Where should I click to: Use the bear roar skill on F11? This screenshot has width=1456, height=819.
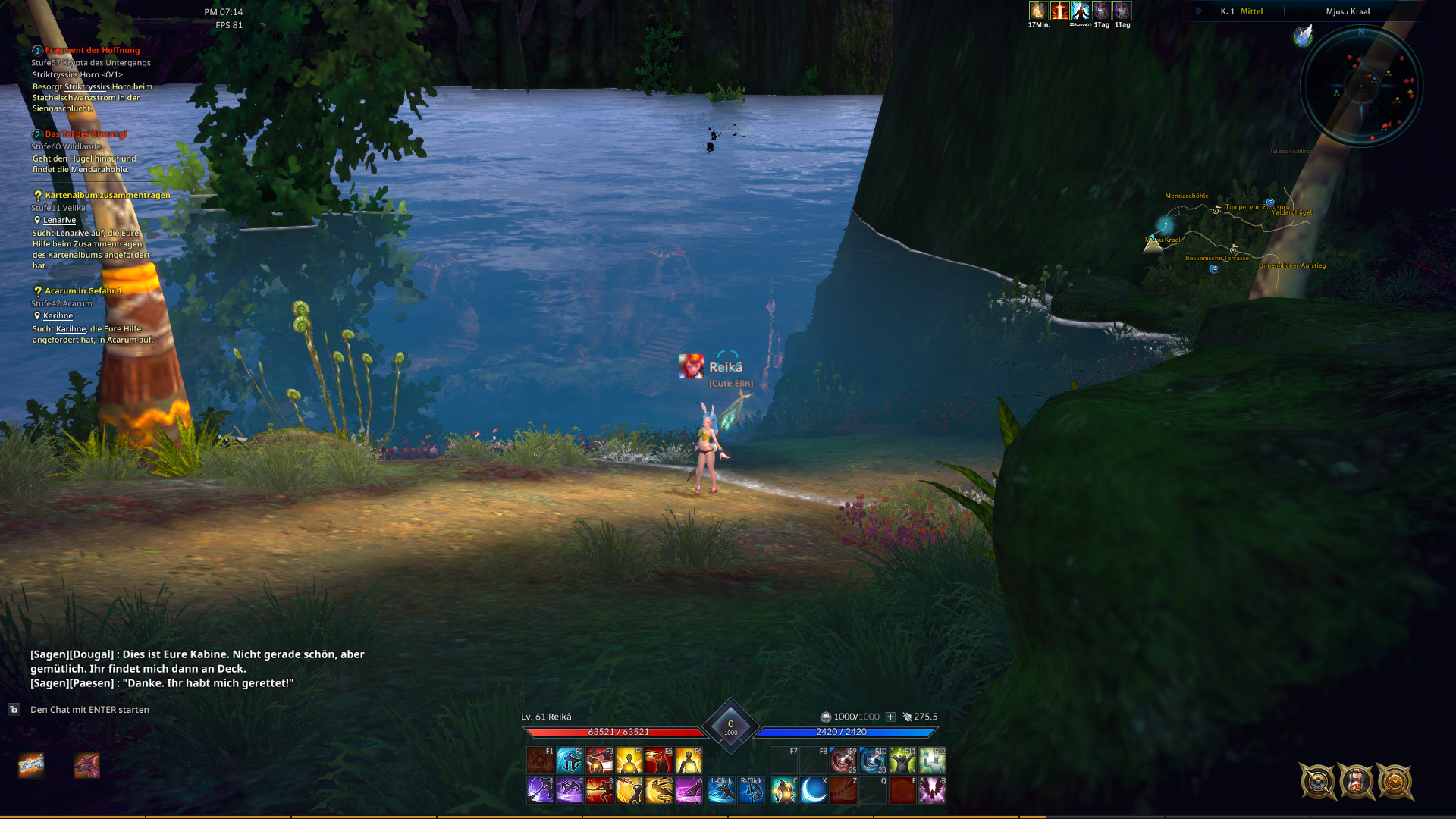click(x=902, y=760)
